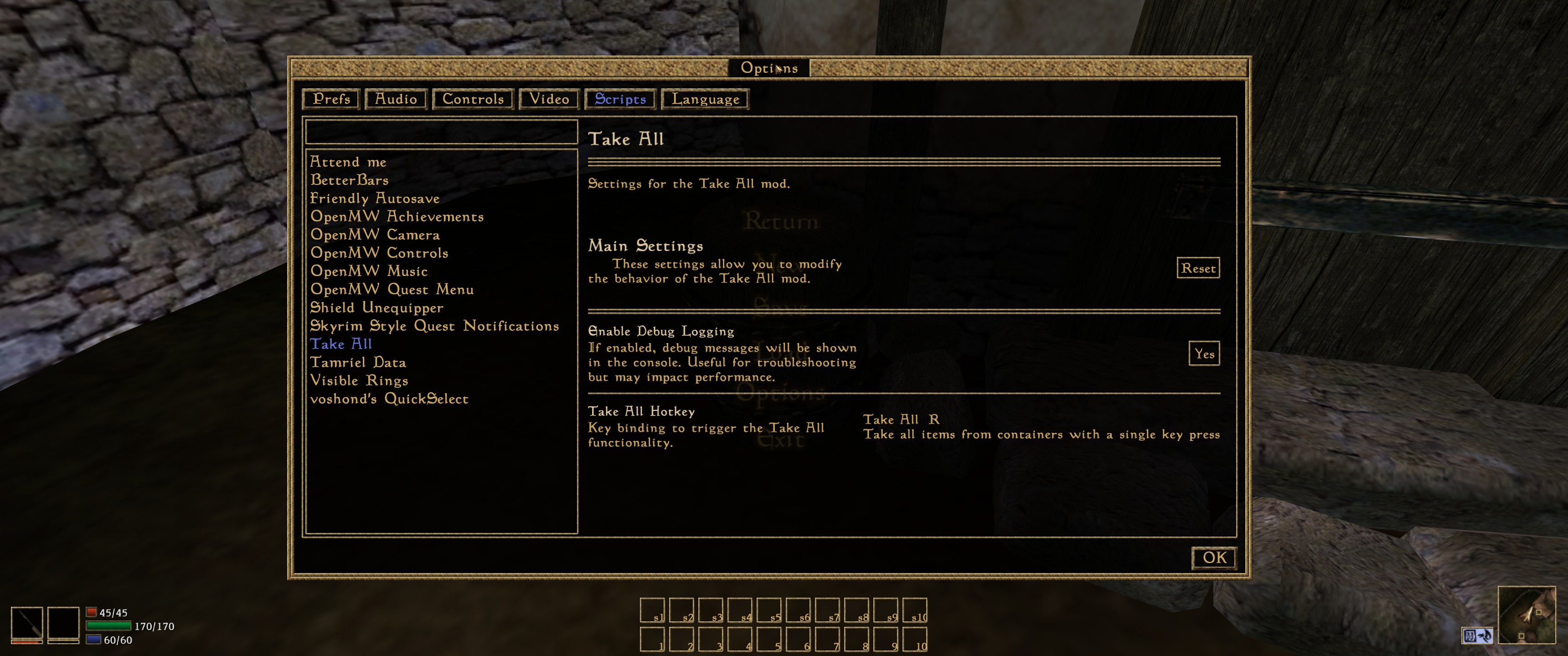Select Attend me in the script list
The image size is (1568, 656).
(348, 162)
